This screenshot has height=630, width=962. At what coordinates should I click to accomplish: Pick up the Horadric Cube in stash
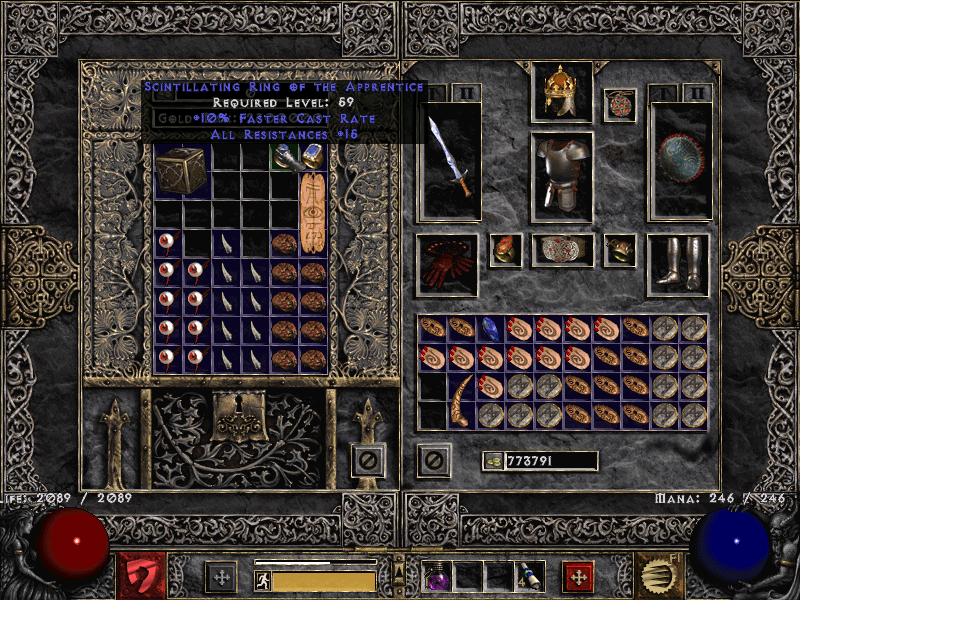pyautogui.click(x=182, y=172)
